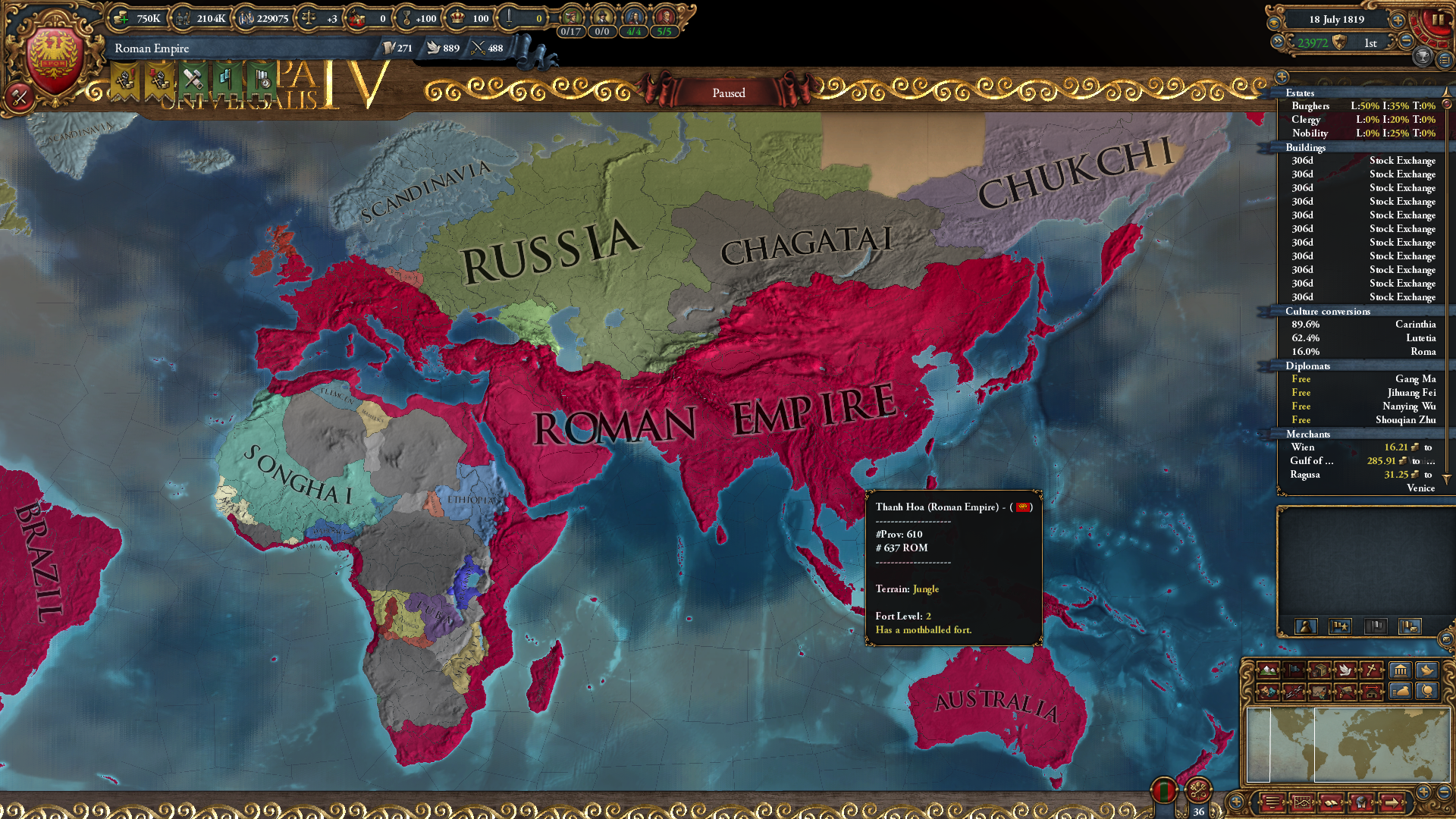1456x819 pixels.
Task: Increase game speed with the plus control
Action: tap(1398, 20)
